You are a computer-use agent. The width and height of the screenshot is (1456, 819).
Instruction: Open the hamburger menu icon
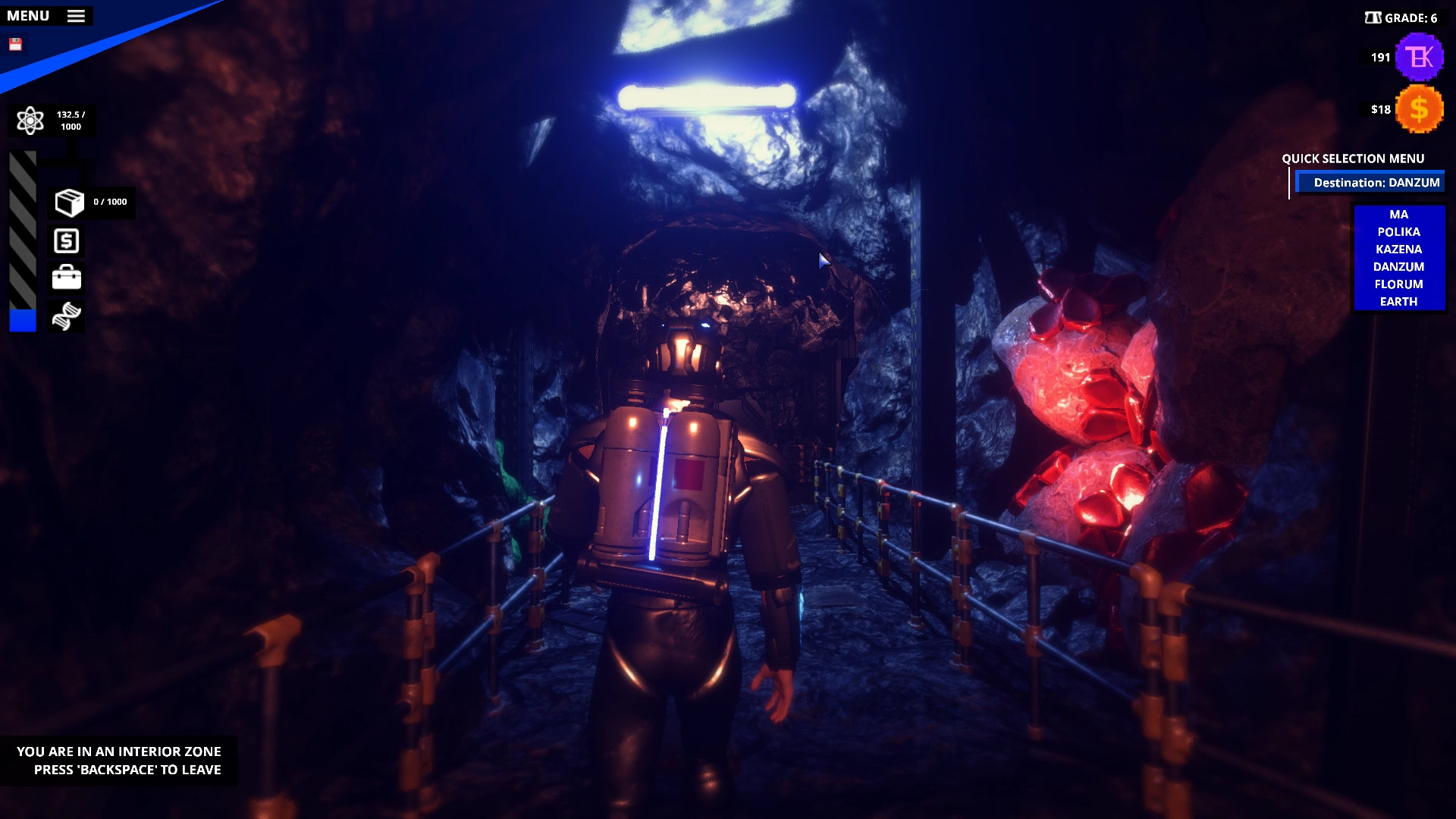point(75,15)
